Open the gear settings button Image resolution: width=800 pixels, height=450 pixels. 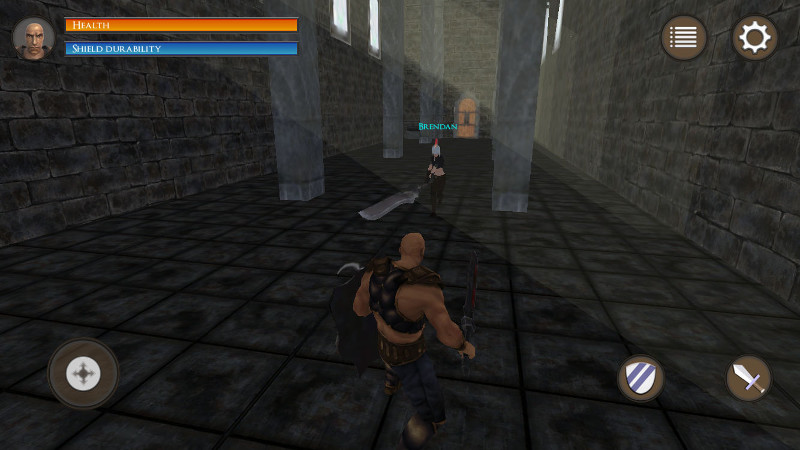[x=755, y=38]
